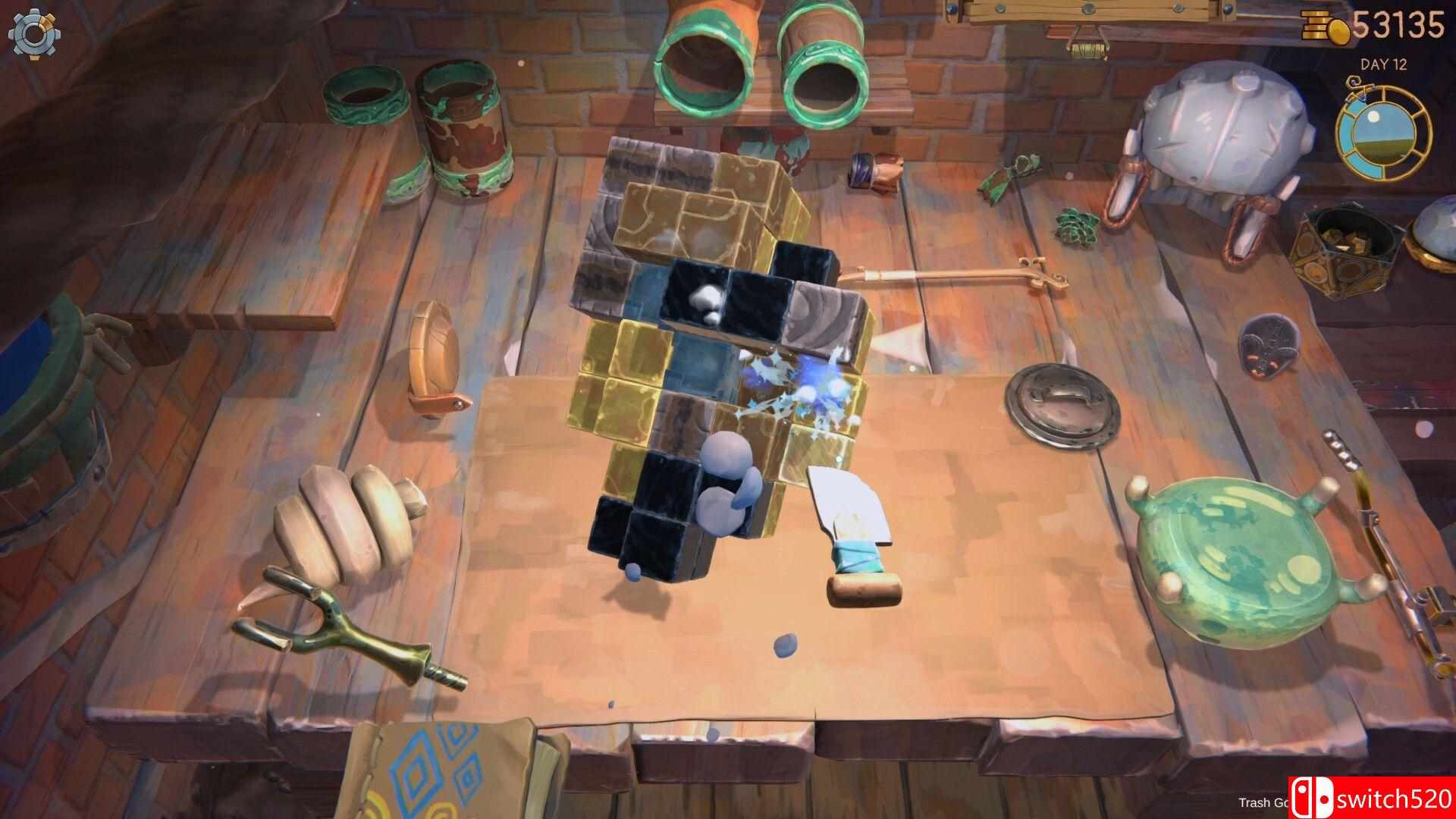This screenshot has width=1456, height=819.
Task: Lift the round metal pot lid
Action: pyautogui.click(x=1062, y=402)
